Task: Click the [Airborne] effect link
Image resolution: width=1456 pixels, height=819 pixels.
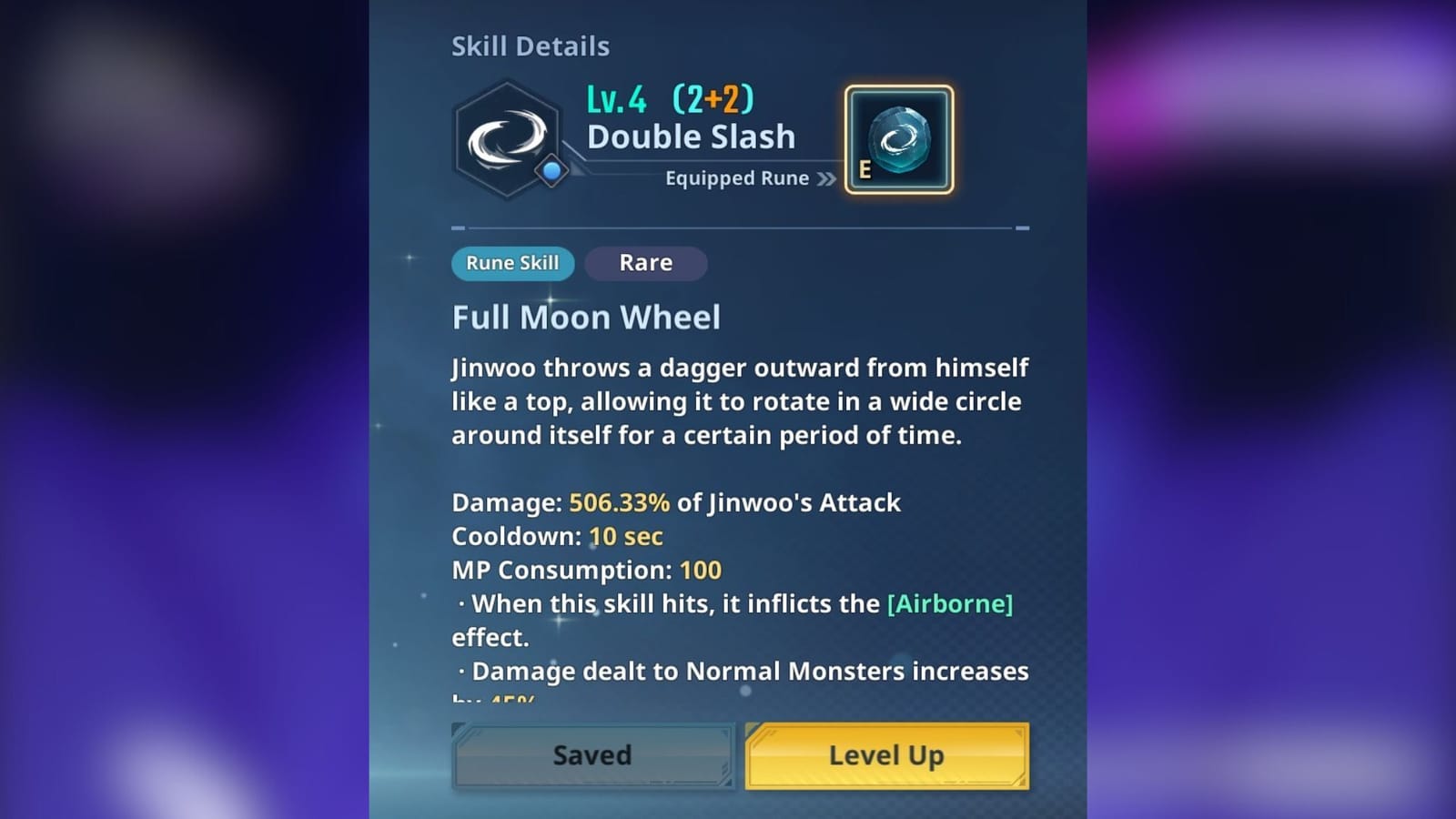Action: click(949, 603)
